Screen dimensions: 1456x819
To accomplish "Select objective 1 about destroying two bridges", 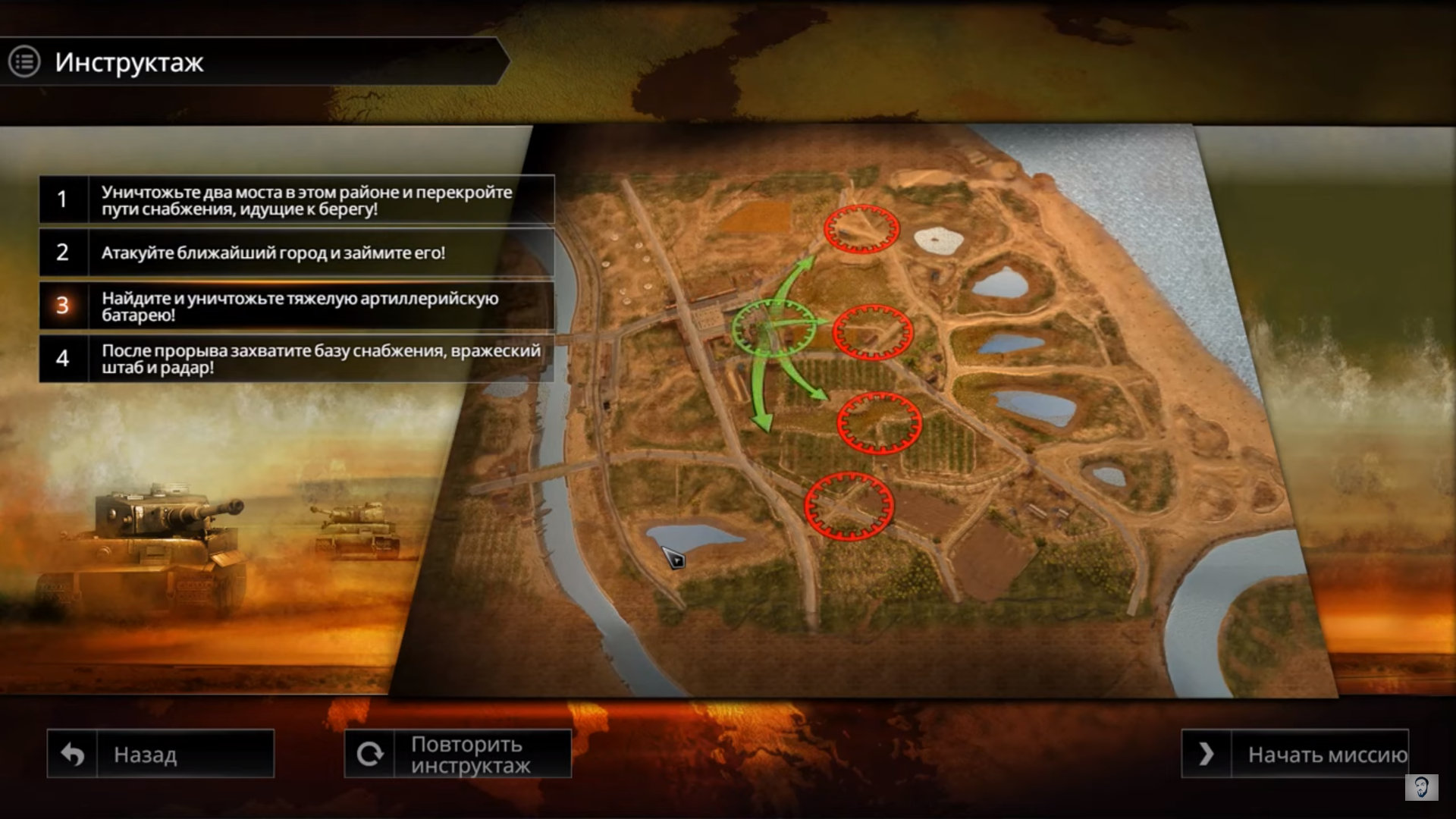I will 297,200.
